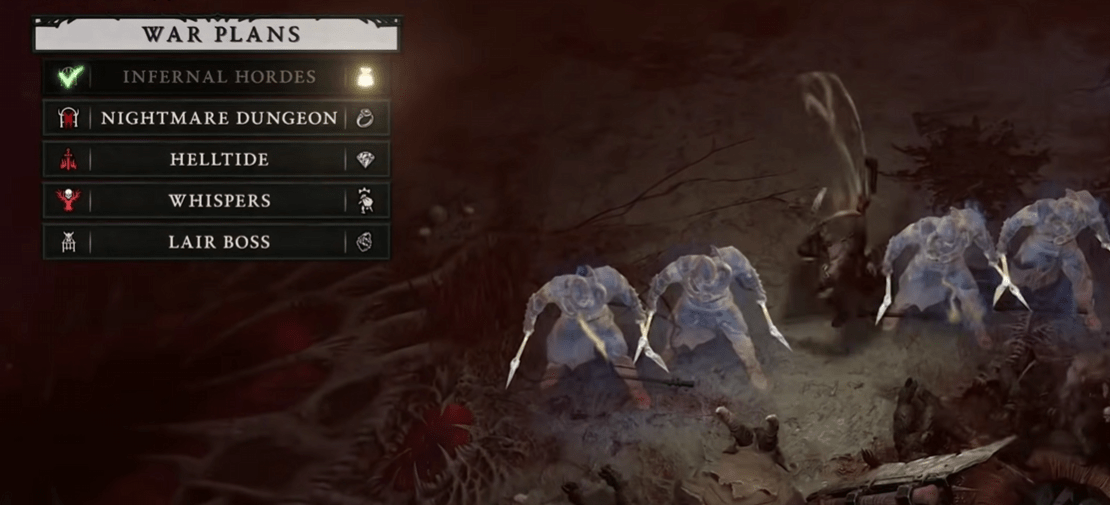Select the Lair Boss war plan

point(219,242)
